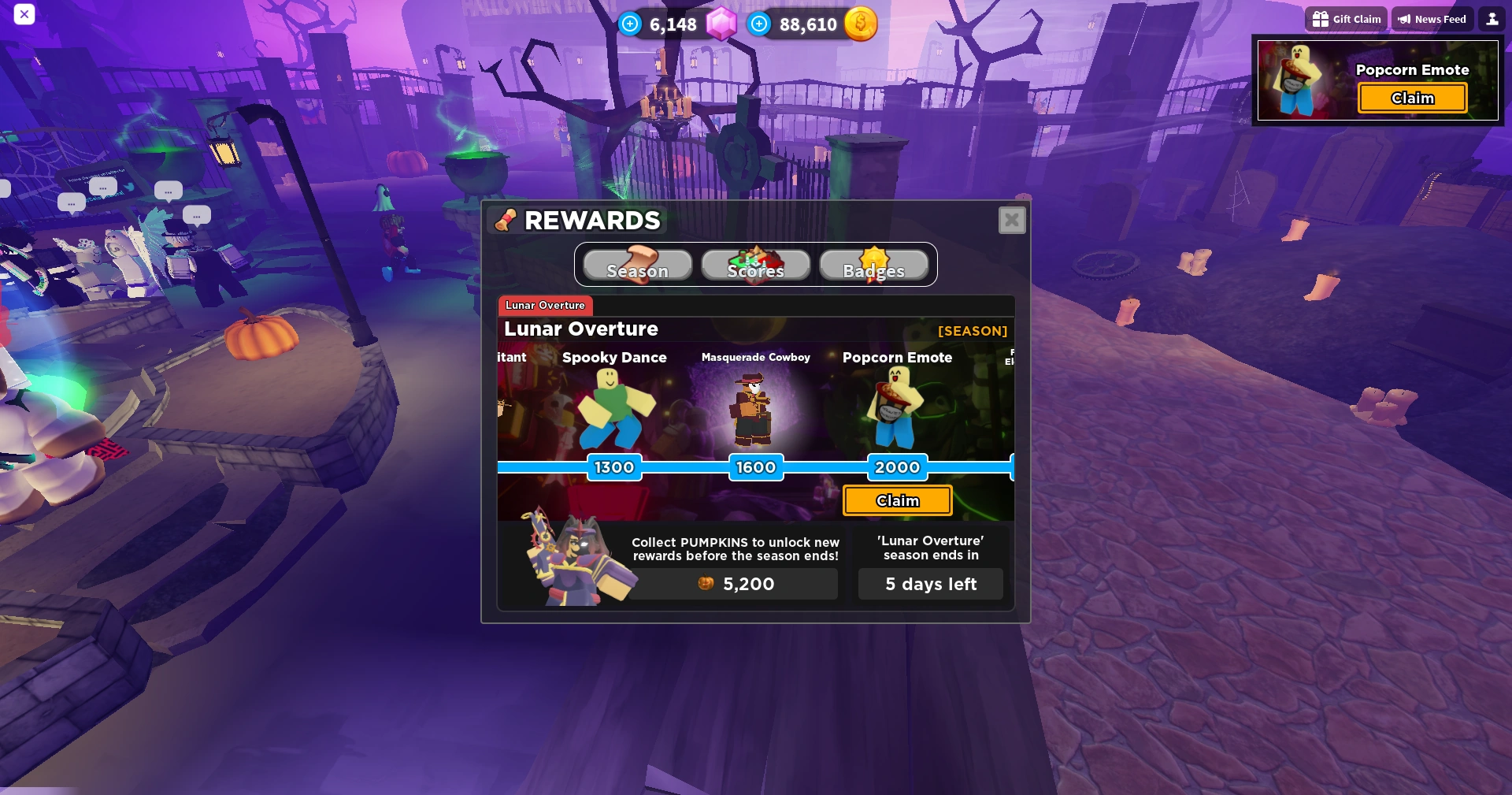Select the Lunar Overture season tab
The image size is (1512, 795).
coord(545,306)
